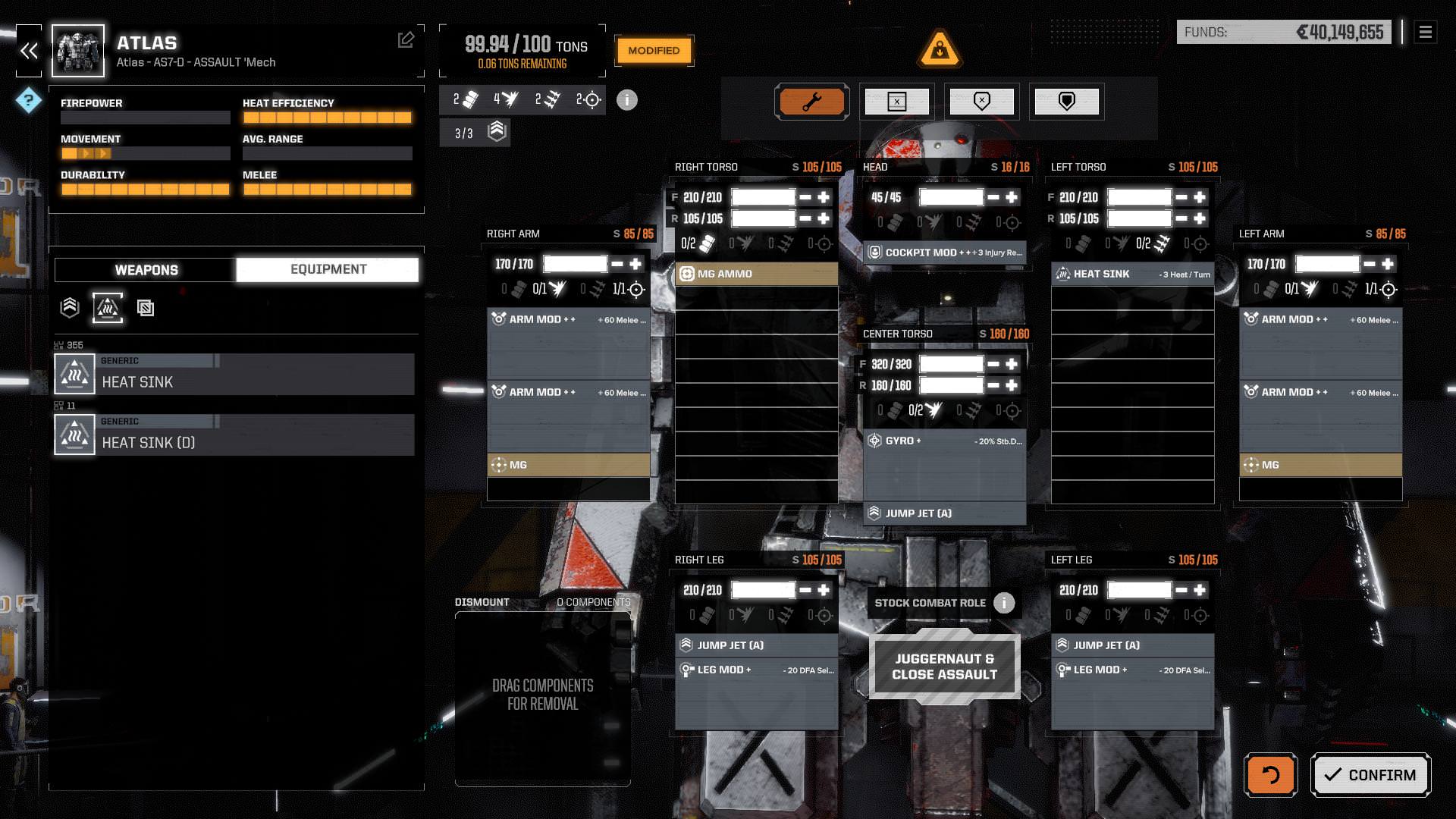Confirm the mech loadout changes
The width and height of the screenshot is (1456, 819).
pos(1370,775)
